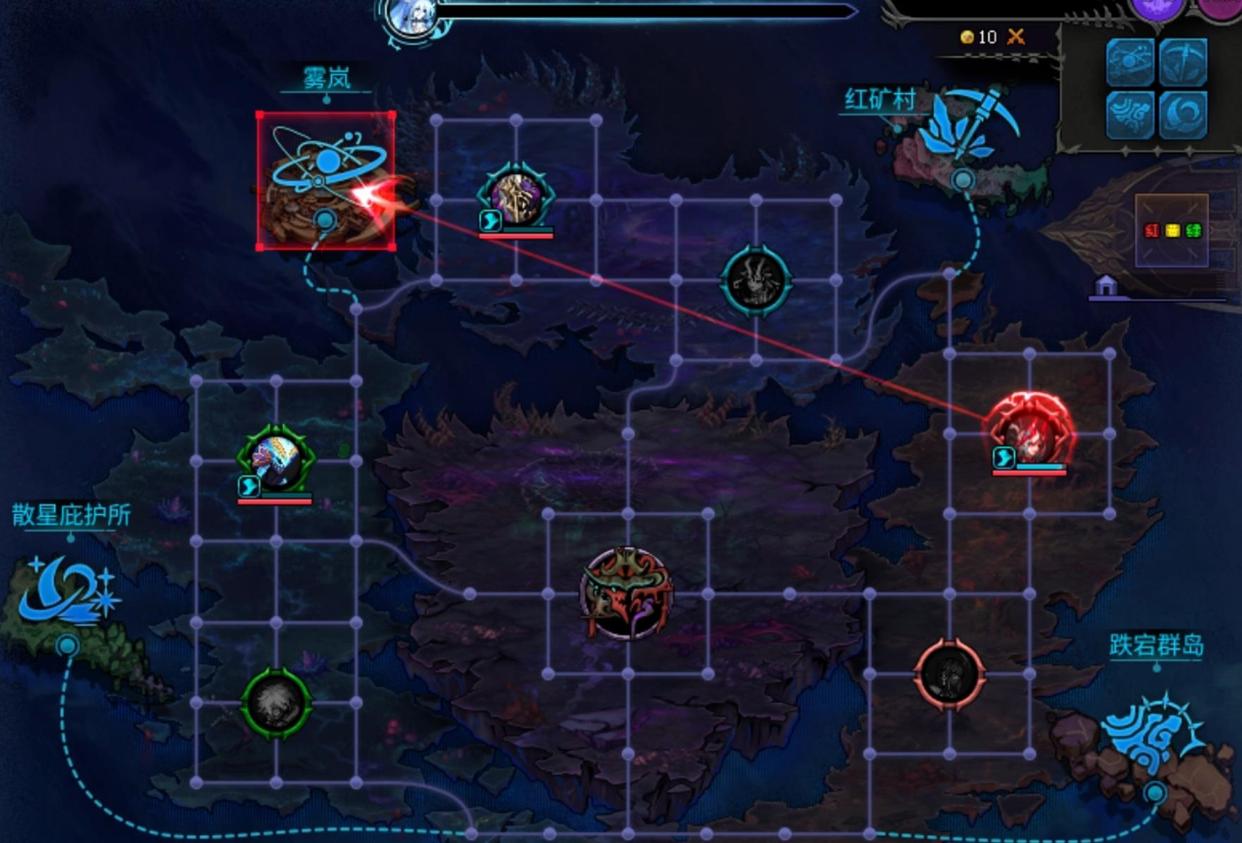This screenshot has height=843, width=1242.
Task: Select the green-ringed masked character marker
Action: 276,460
